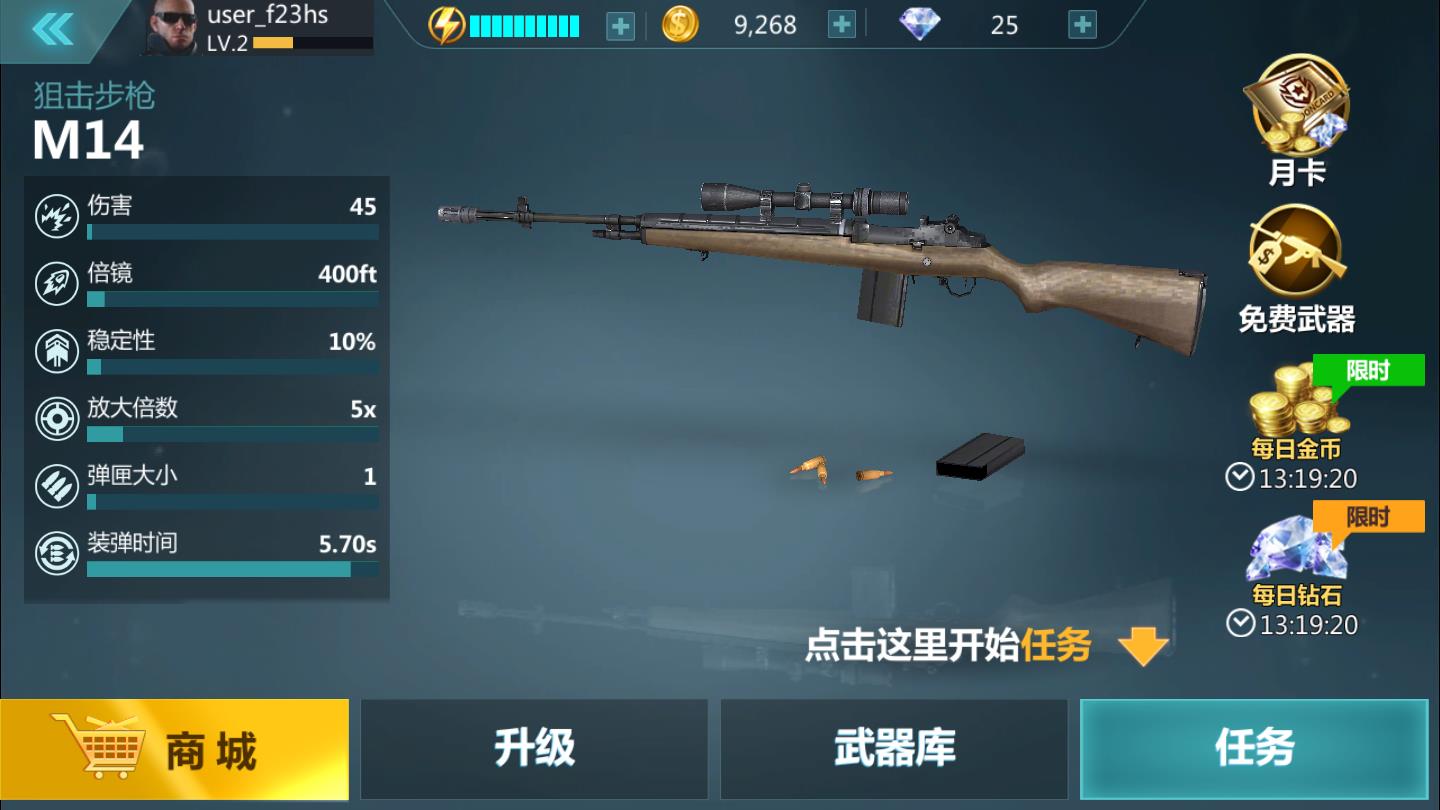Viewport: 1440px width, 810px height.
Task: Click the 装弹时间 reload time icon
Action: point(58,554)
